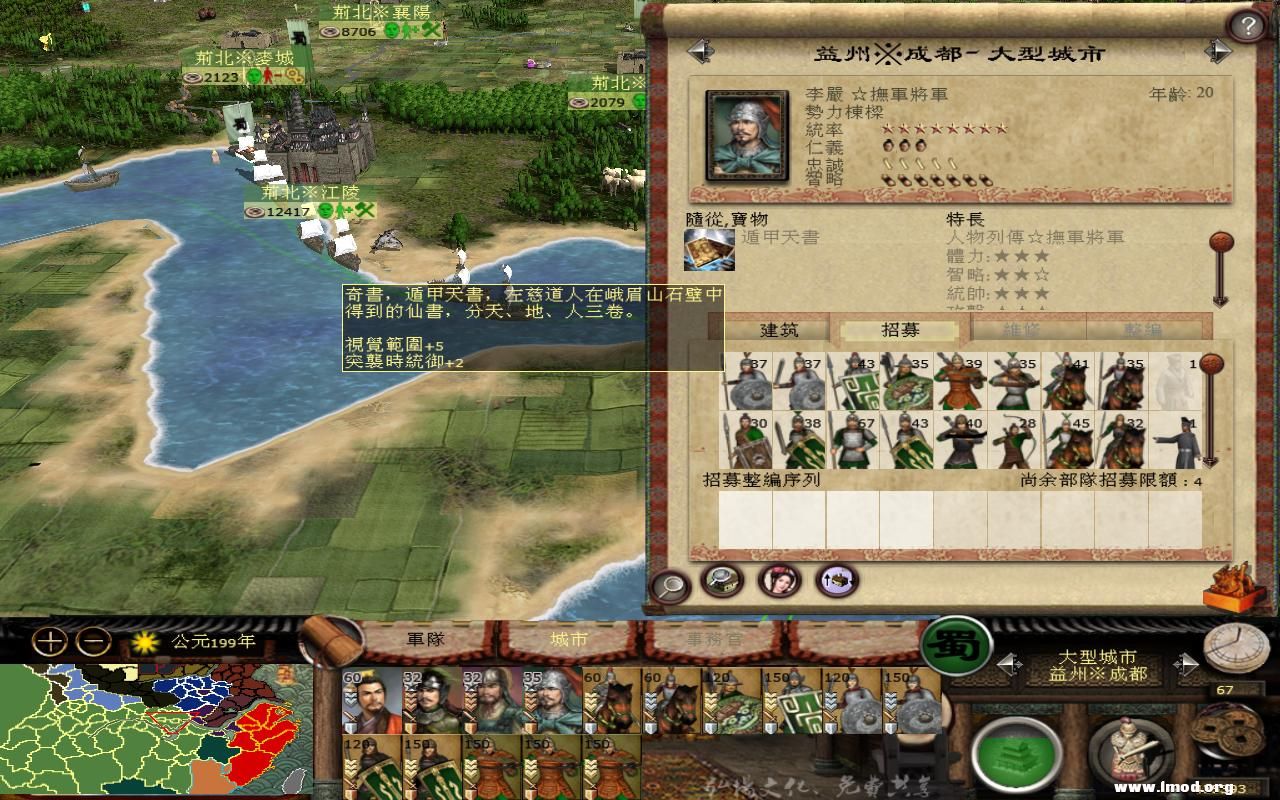
Task: Click the green Shu faction emblem
Action: [x=957, y=649]
